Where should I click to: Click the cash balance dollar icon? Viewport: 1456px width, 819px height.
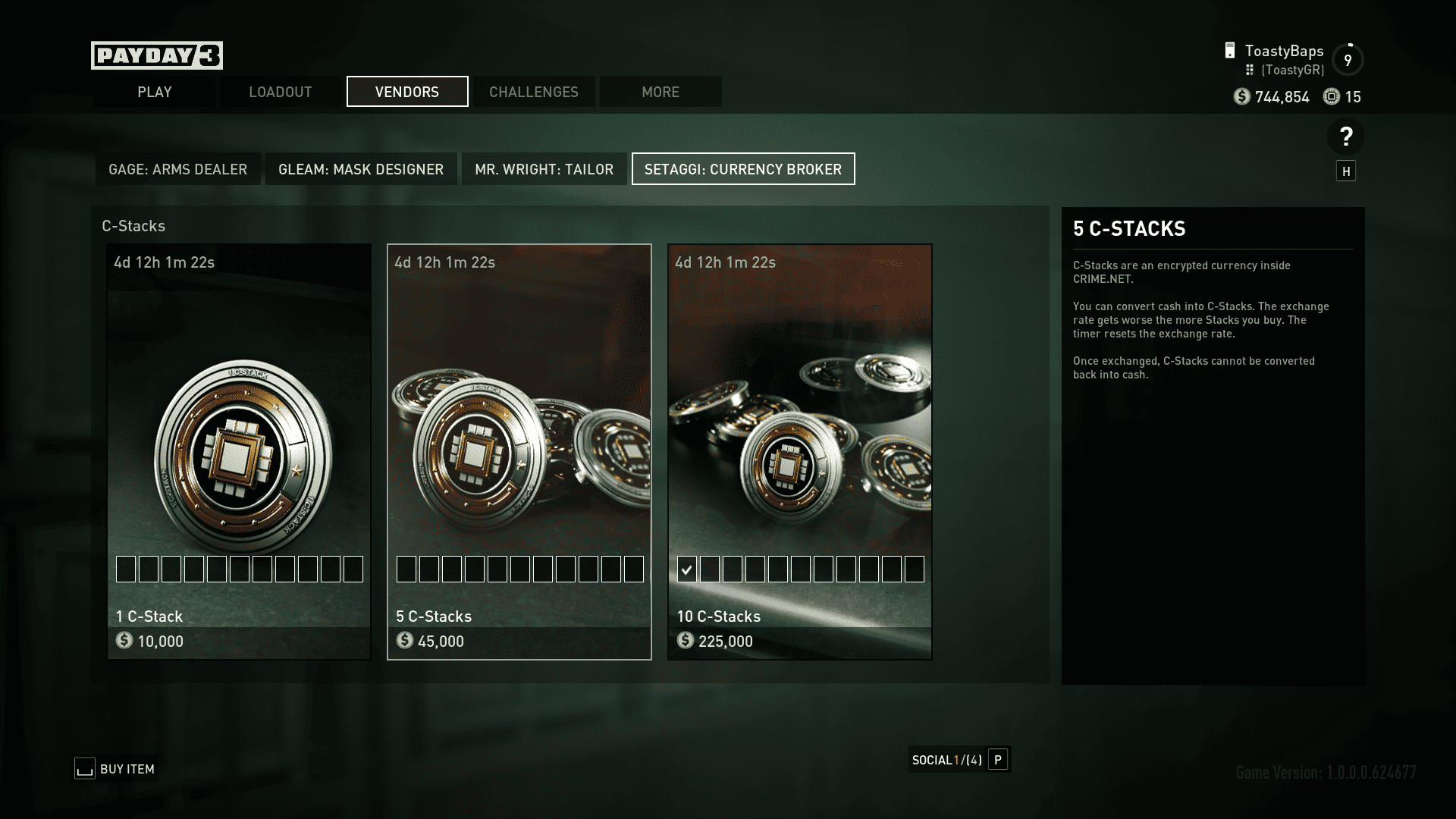tap(1241, 97)
